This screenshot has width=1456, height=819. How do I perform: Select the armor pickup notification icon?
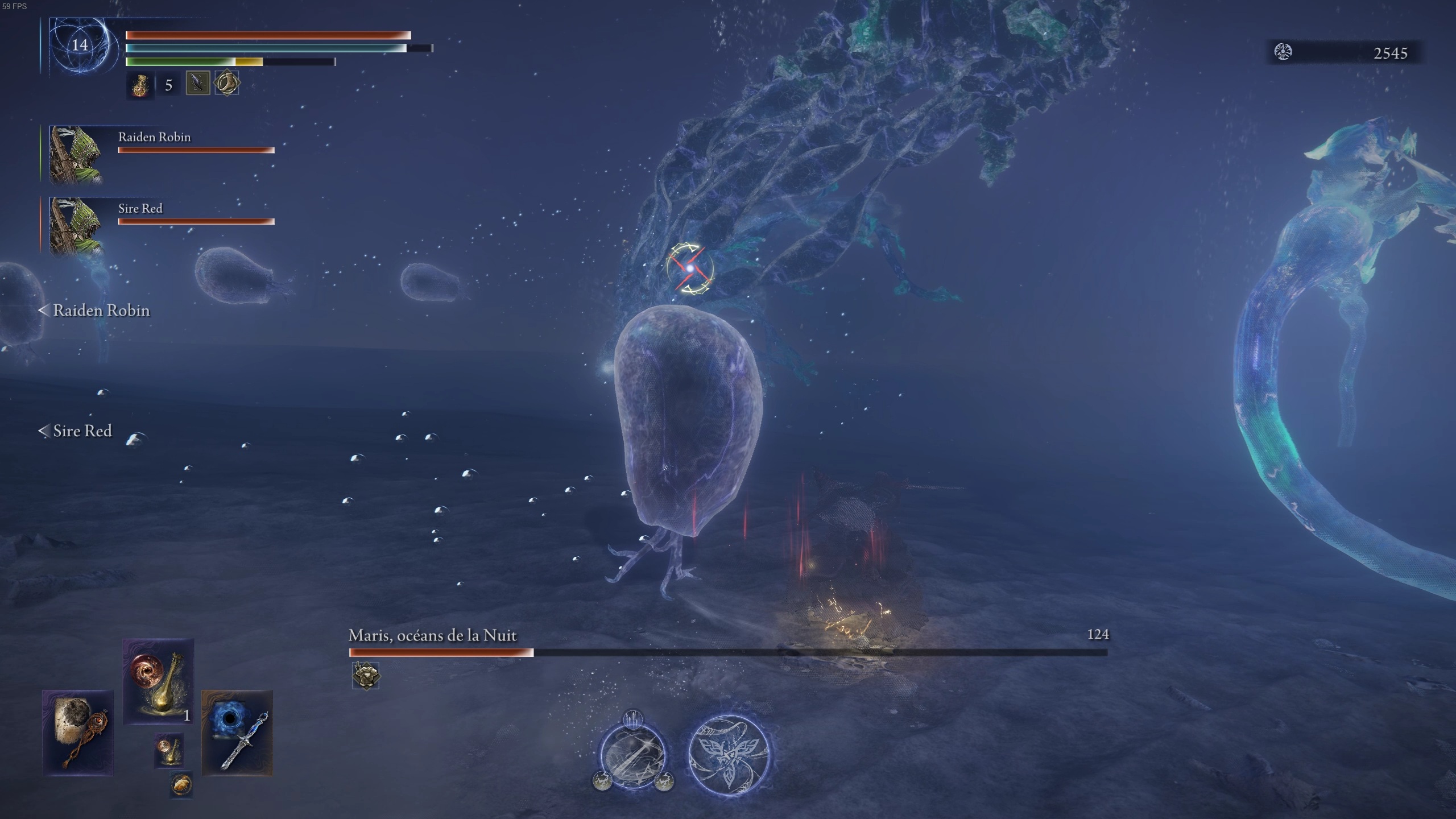coord(367,676)
